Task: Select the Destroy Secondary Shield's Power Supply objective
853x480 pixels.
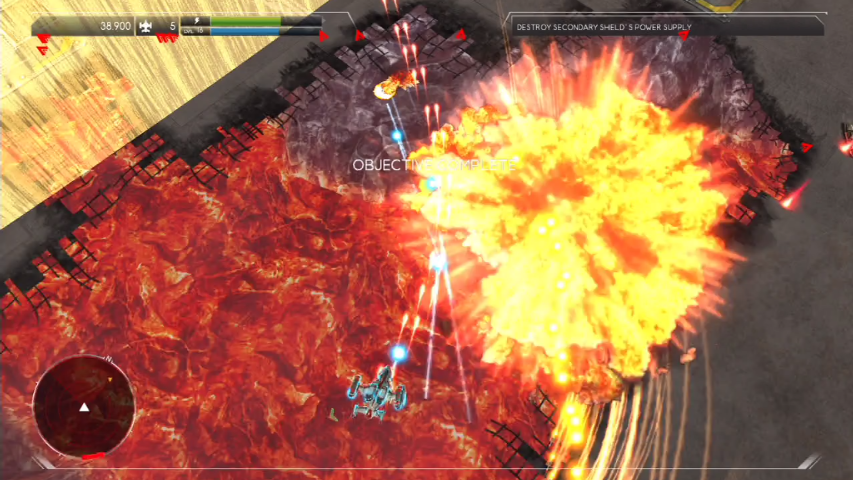Action: pos(606,27)
